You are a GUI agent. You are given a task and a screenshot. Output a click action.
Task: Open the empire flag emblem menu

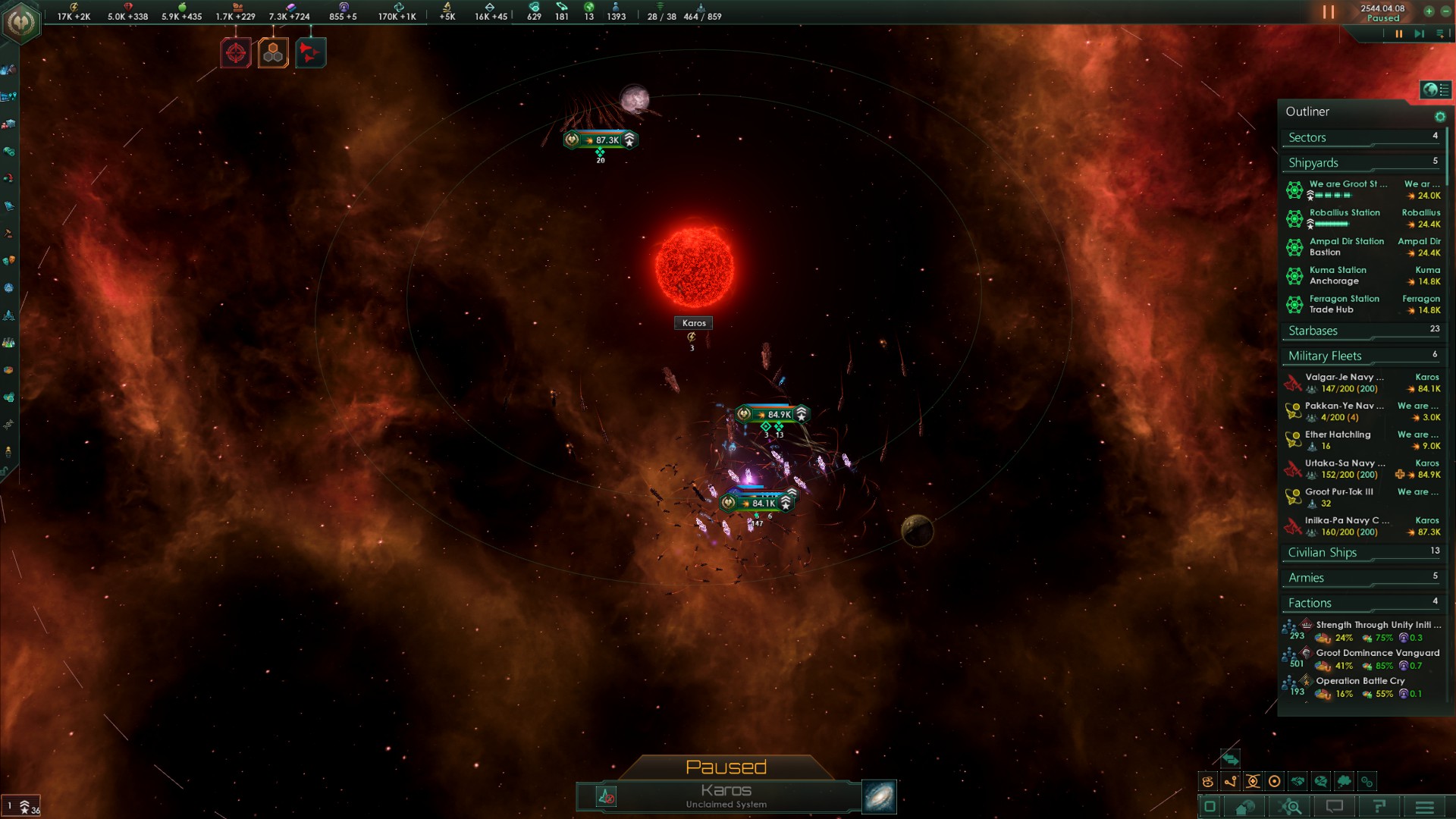point(21,23)
